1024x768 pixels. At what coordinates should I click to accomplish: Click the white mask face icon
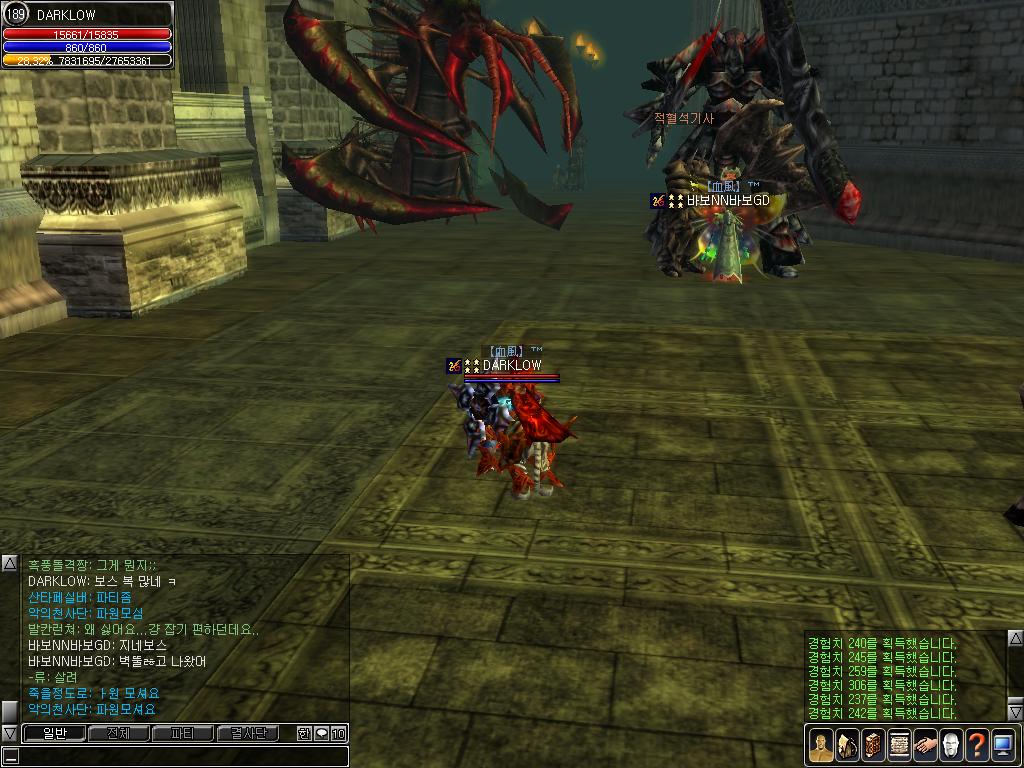(950, 746)
